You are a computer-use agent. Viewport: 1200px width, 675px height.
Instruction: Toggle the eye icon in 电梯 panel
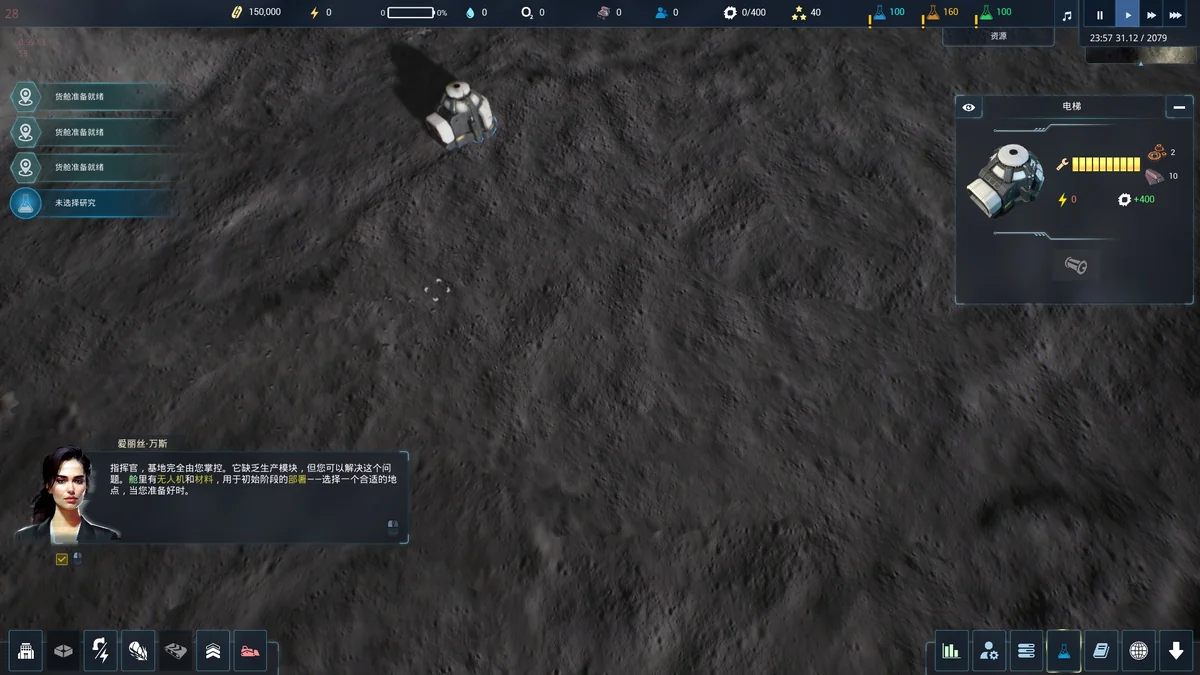(968, 107)
